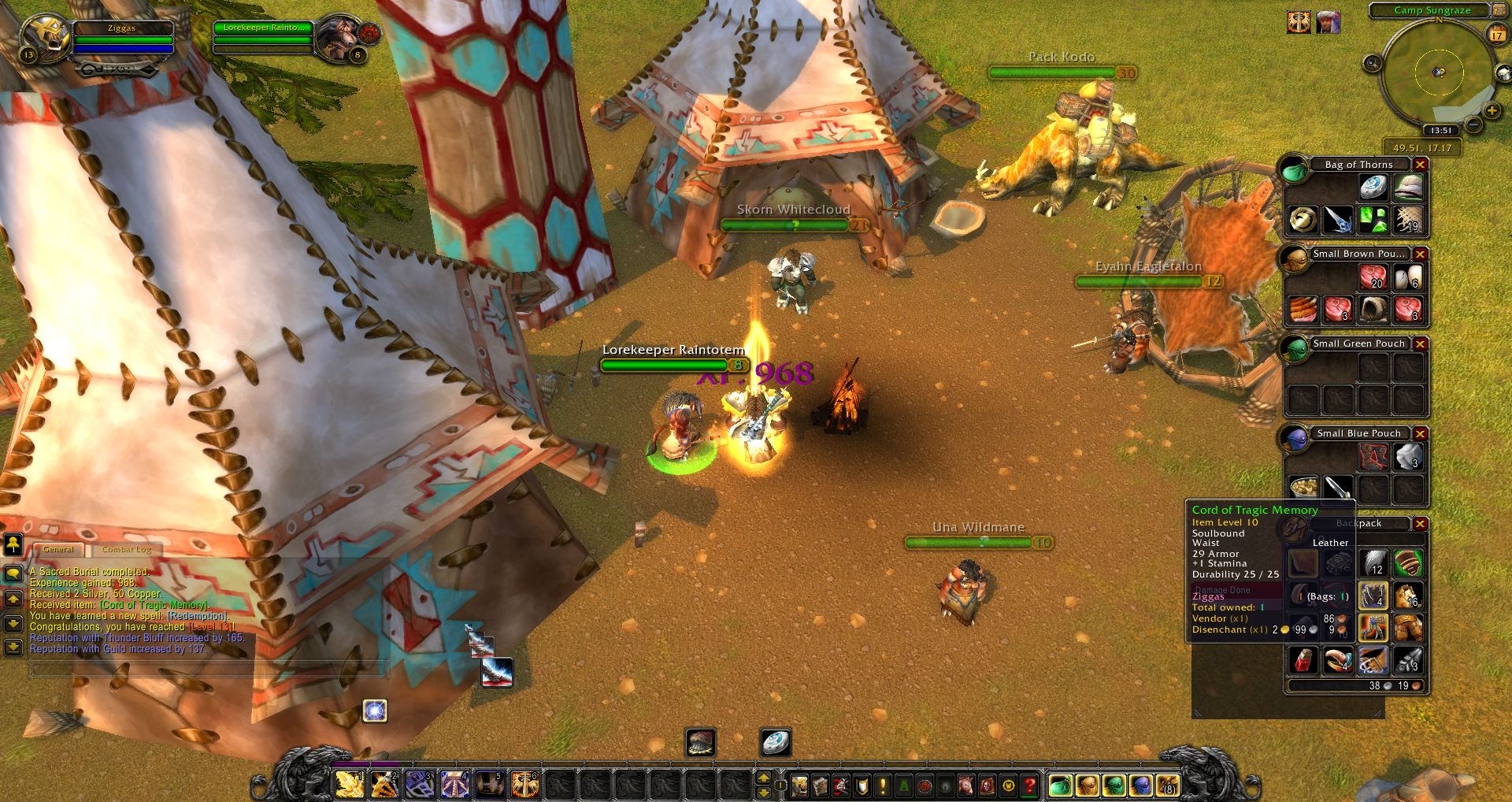Viewport: 1512px width, 802px height.
Task: Open the calendar showing day 17
Action: tap(1496, 35)
